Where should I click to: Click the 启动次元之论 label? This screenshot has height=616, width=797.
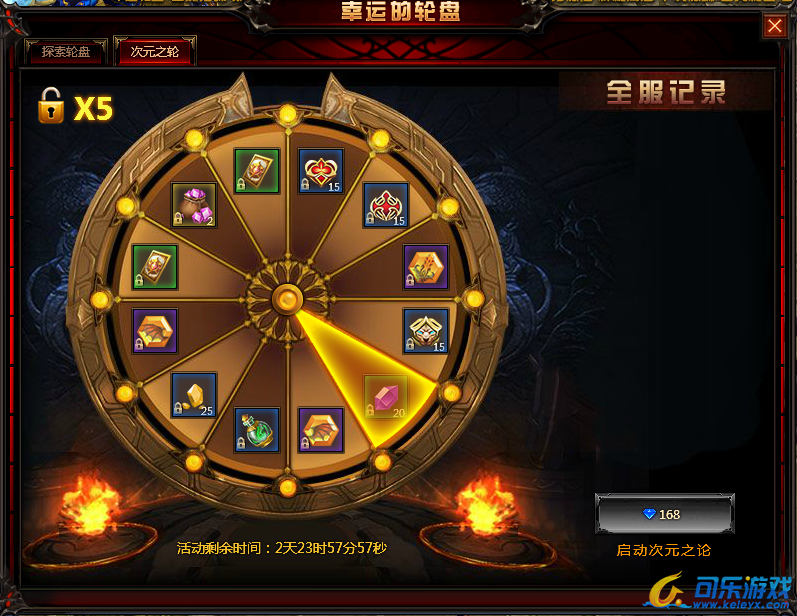tap(664, 550)
